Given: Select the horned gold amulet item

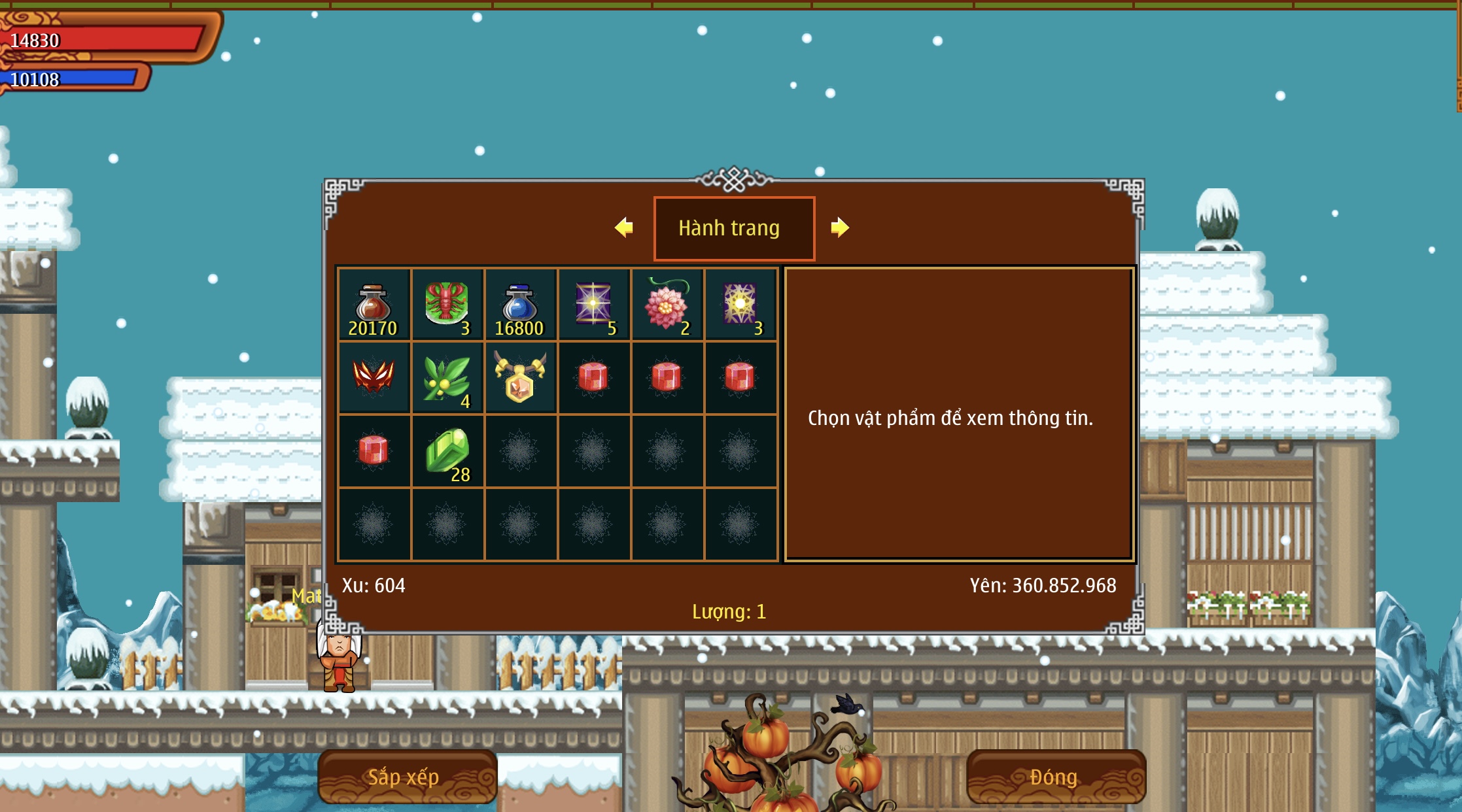Looking at the screenshot, I should tap(520, 378).
